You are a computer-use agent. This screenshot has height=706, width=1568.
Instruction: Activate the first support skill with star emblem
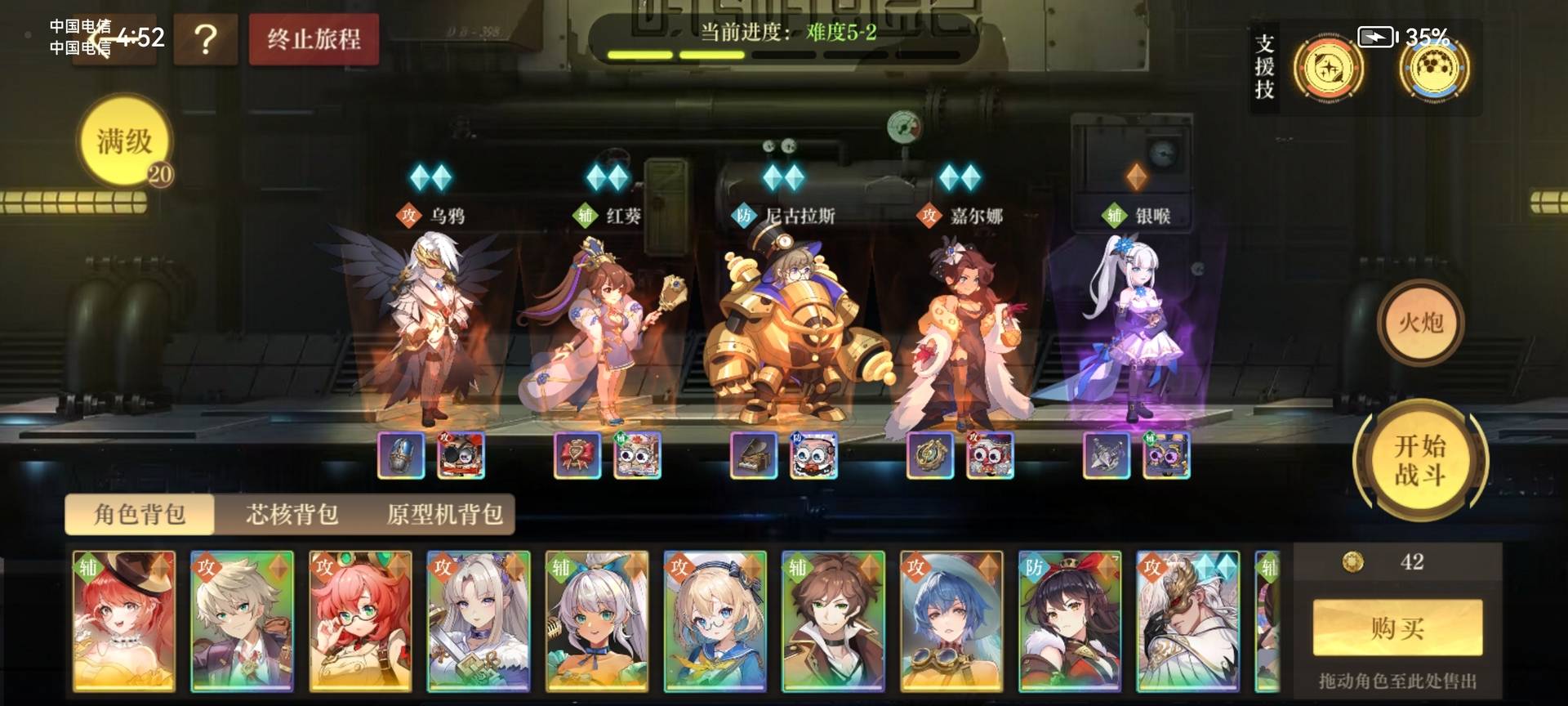point(1328,69)
